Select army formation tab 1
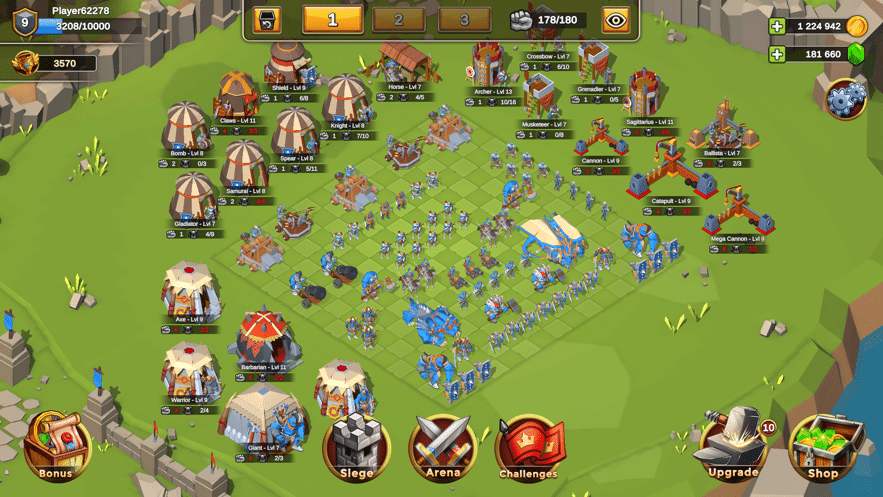 pos(332,19)
